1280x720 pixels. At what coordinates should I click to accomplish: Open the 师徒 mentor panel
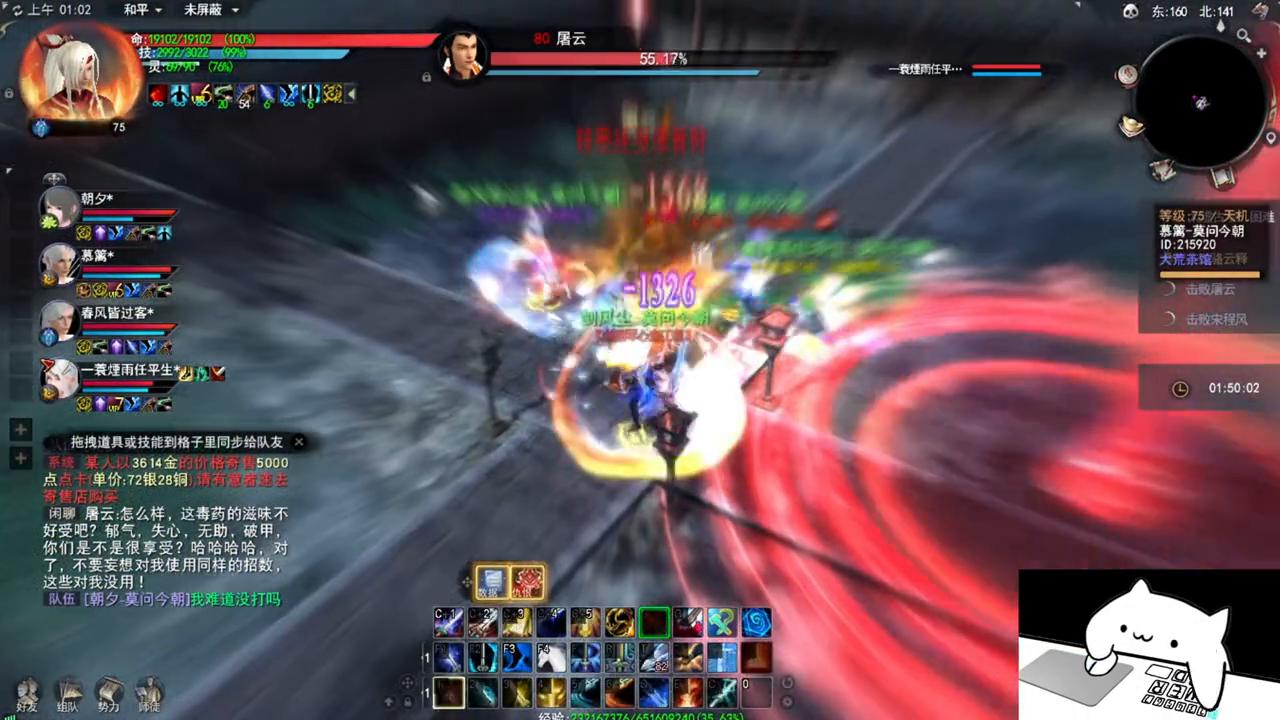(149, 693)
